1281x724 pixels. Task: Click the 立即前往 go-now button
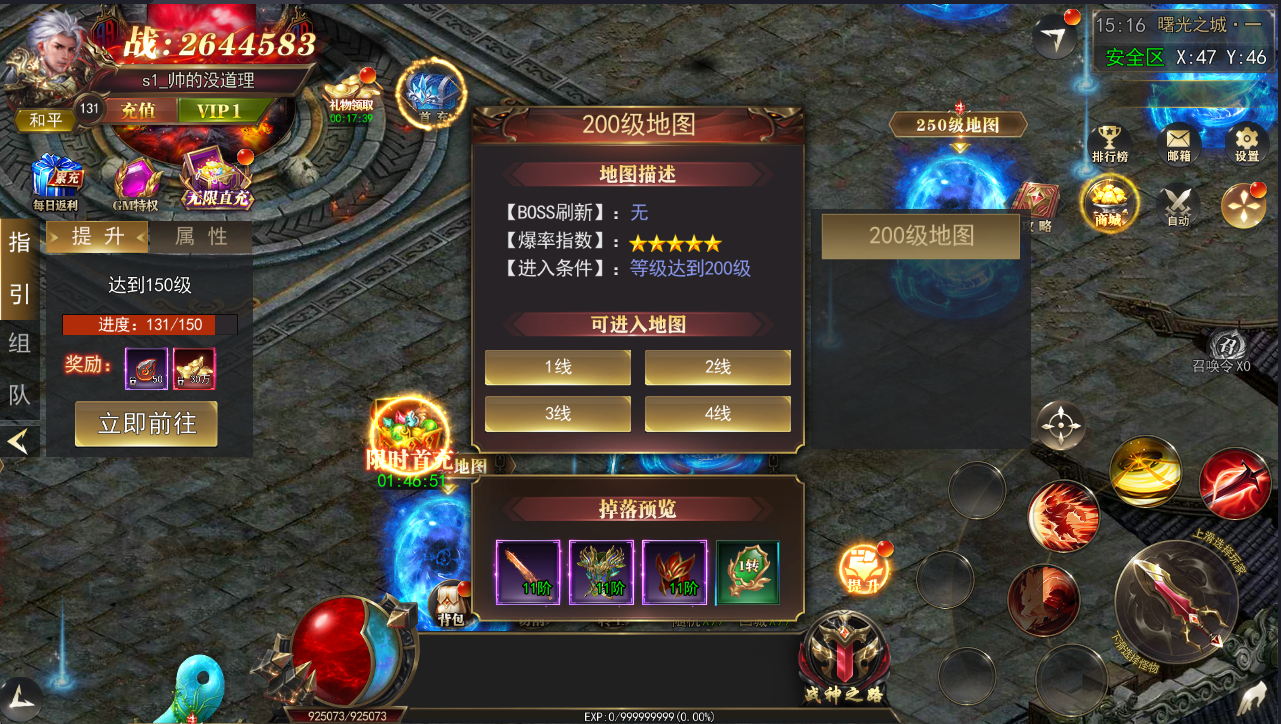point(148,424)
